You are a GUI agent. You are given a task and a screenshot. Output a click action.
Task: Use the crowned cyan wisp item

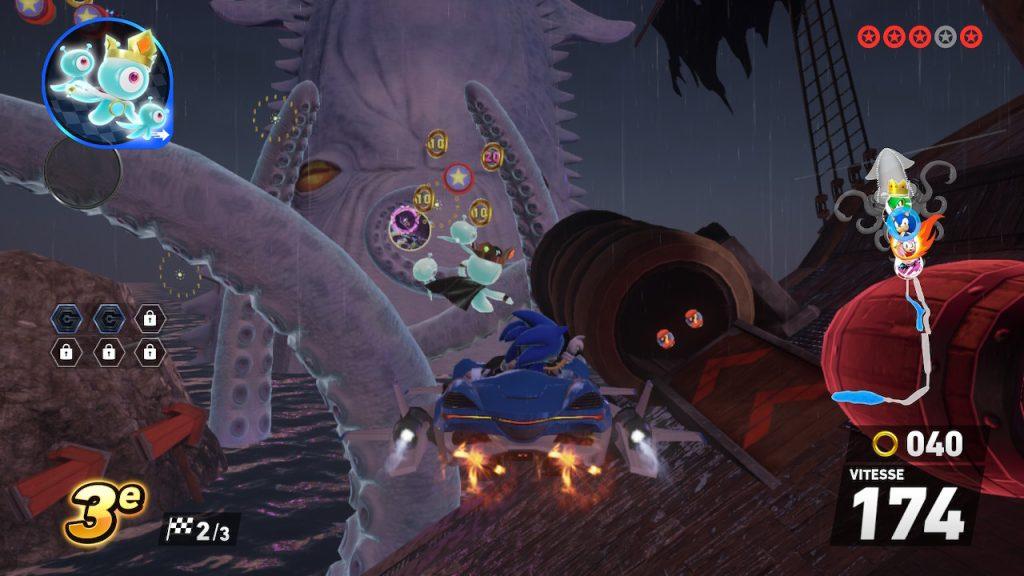(x=107, y=82)
